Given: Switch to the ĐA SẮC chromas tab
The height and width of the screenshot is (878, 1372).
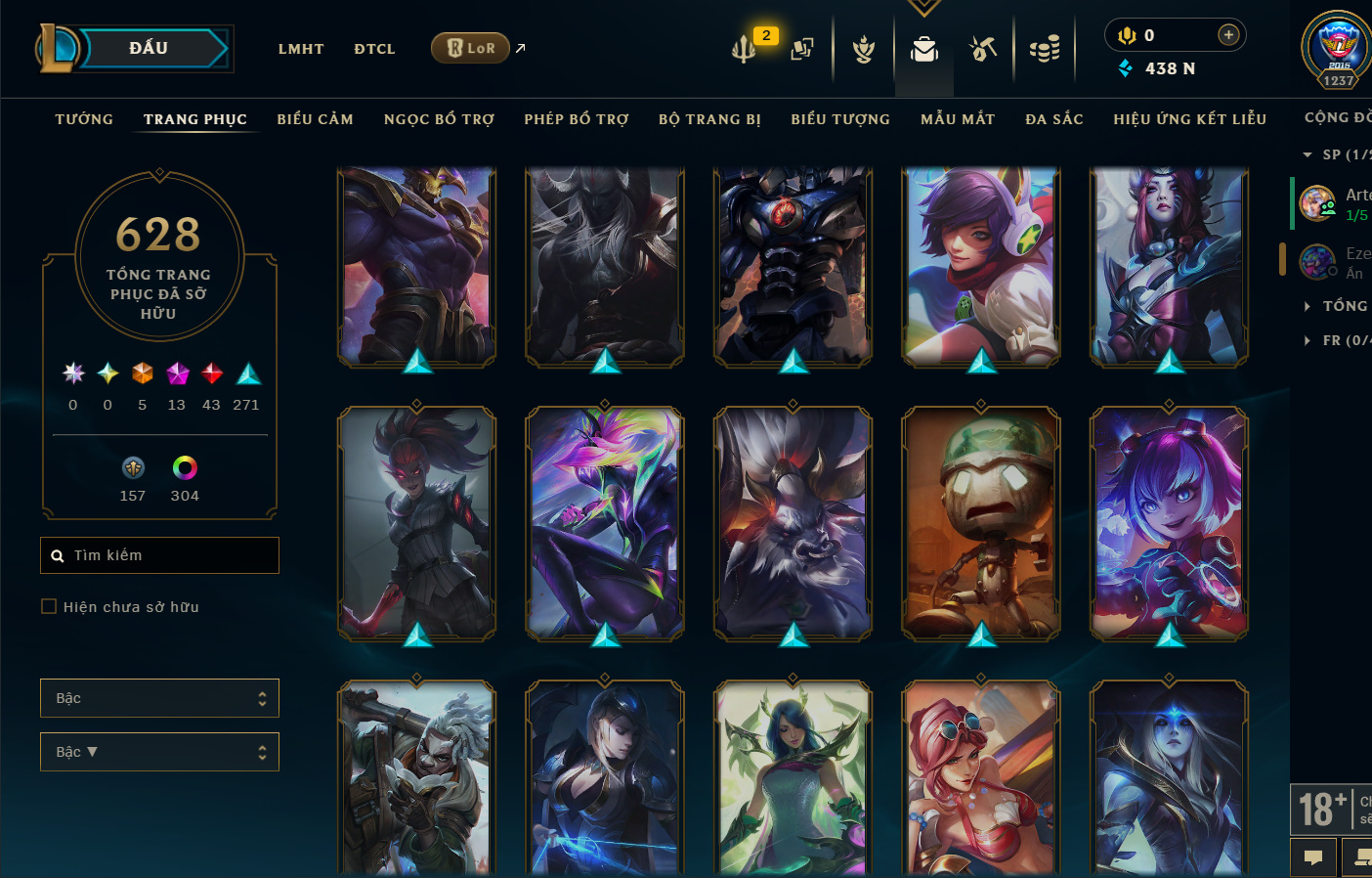Looking at the screenshot, I should pos(1054,119).
